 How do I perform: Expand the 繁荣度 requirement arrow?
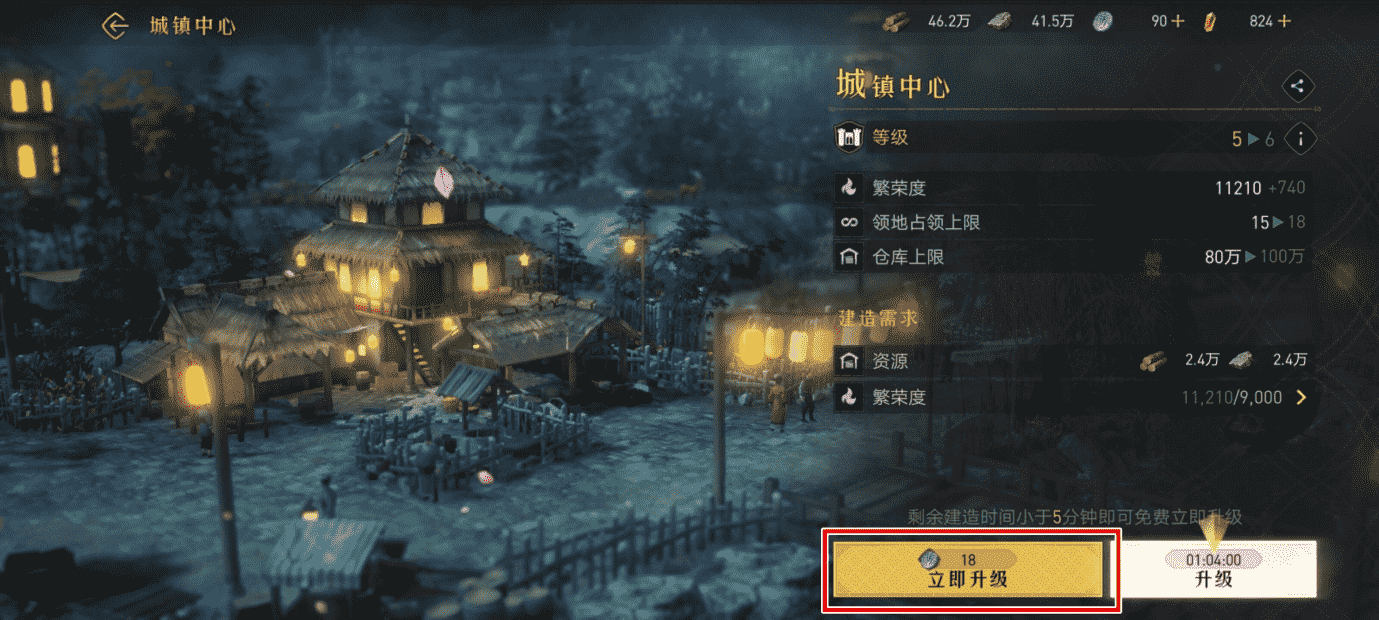[1301, 398]
